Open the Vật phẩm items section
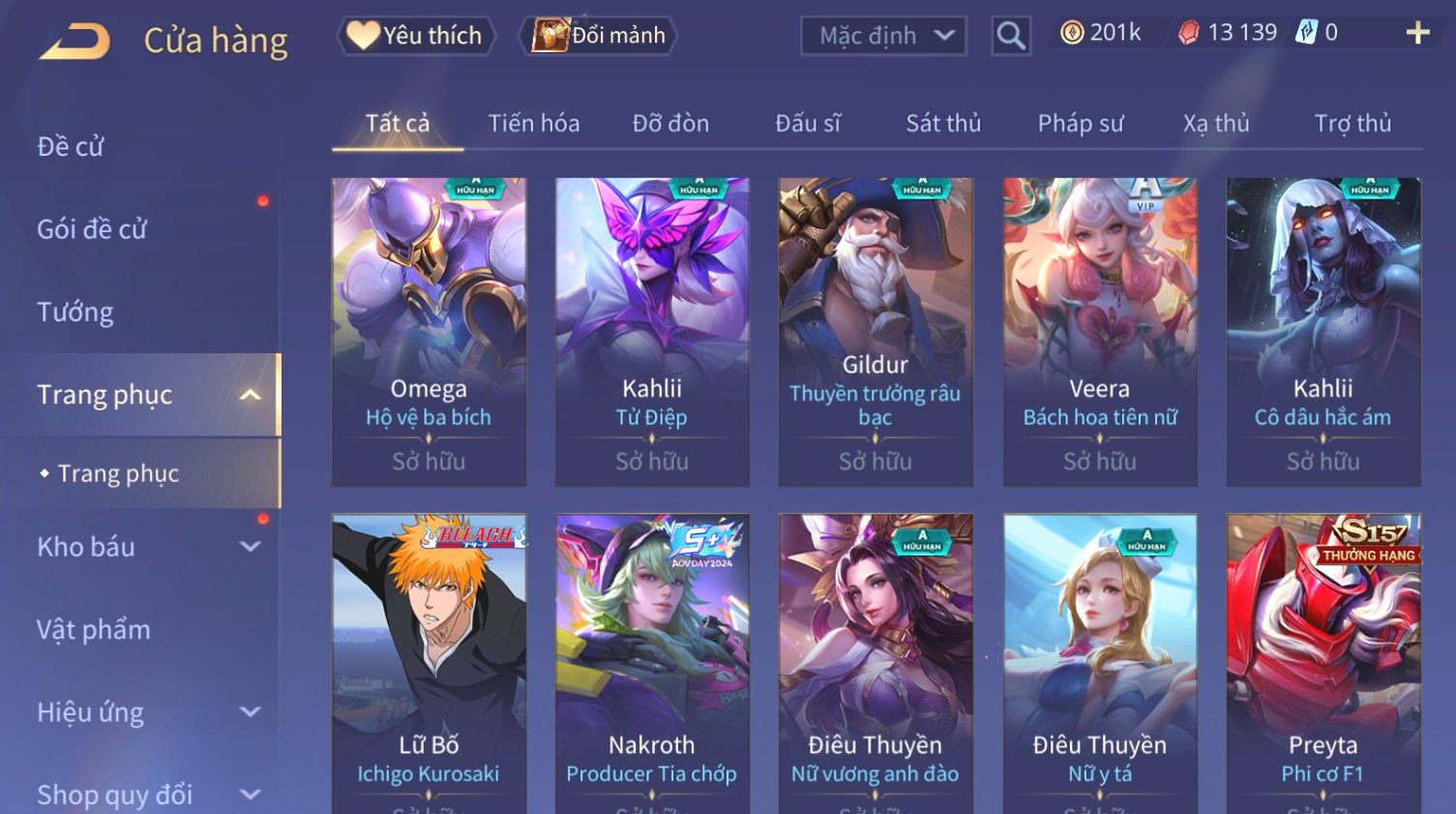The width and height of the screenshot is (1456, 814). [94, 630]
